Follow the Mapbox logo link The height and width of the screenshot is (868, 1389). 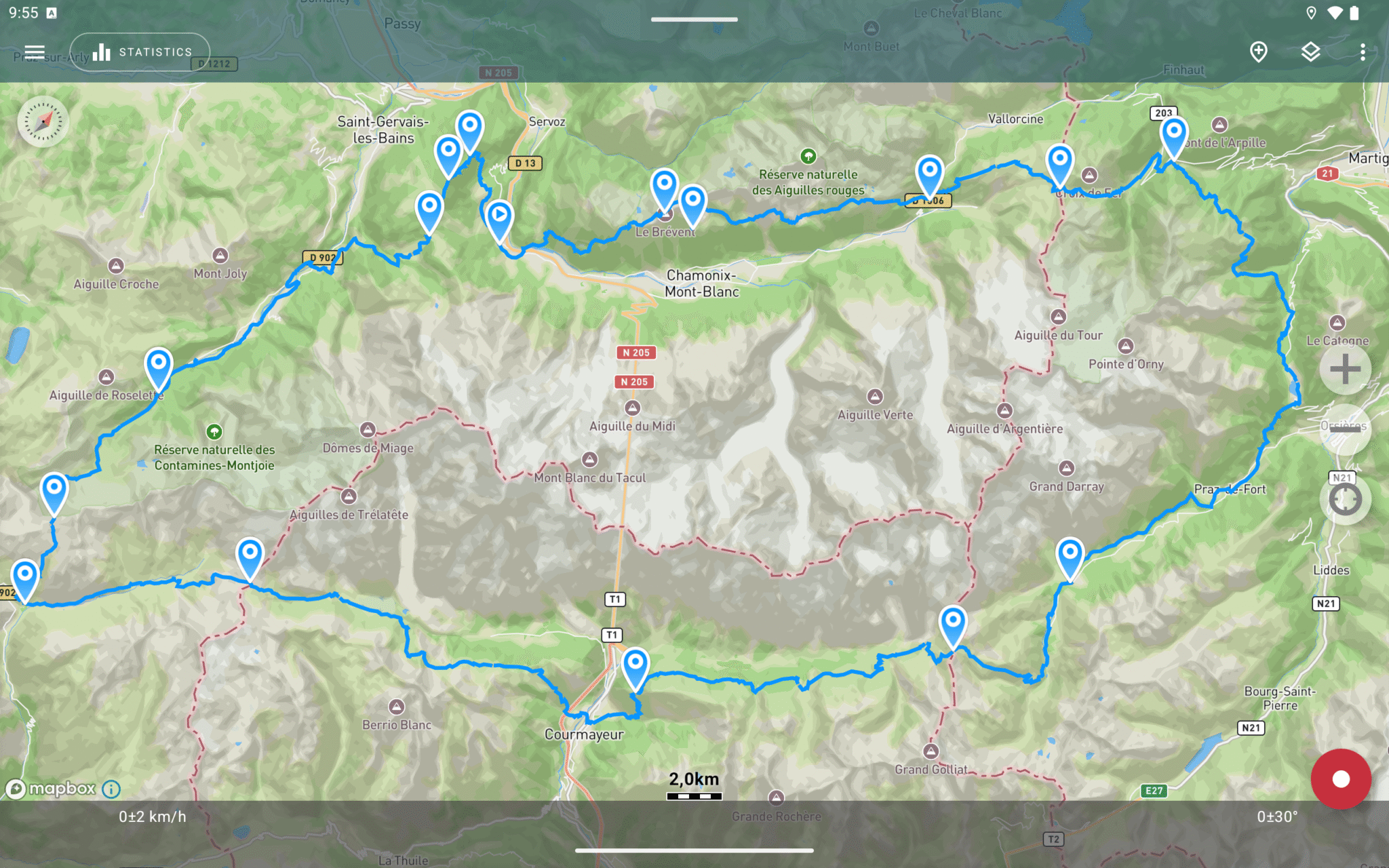(51, 788)
